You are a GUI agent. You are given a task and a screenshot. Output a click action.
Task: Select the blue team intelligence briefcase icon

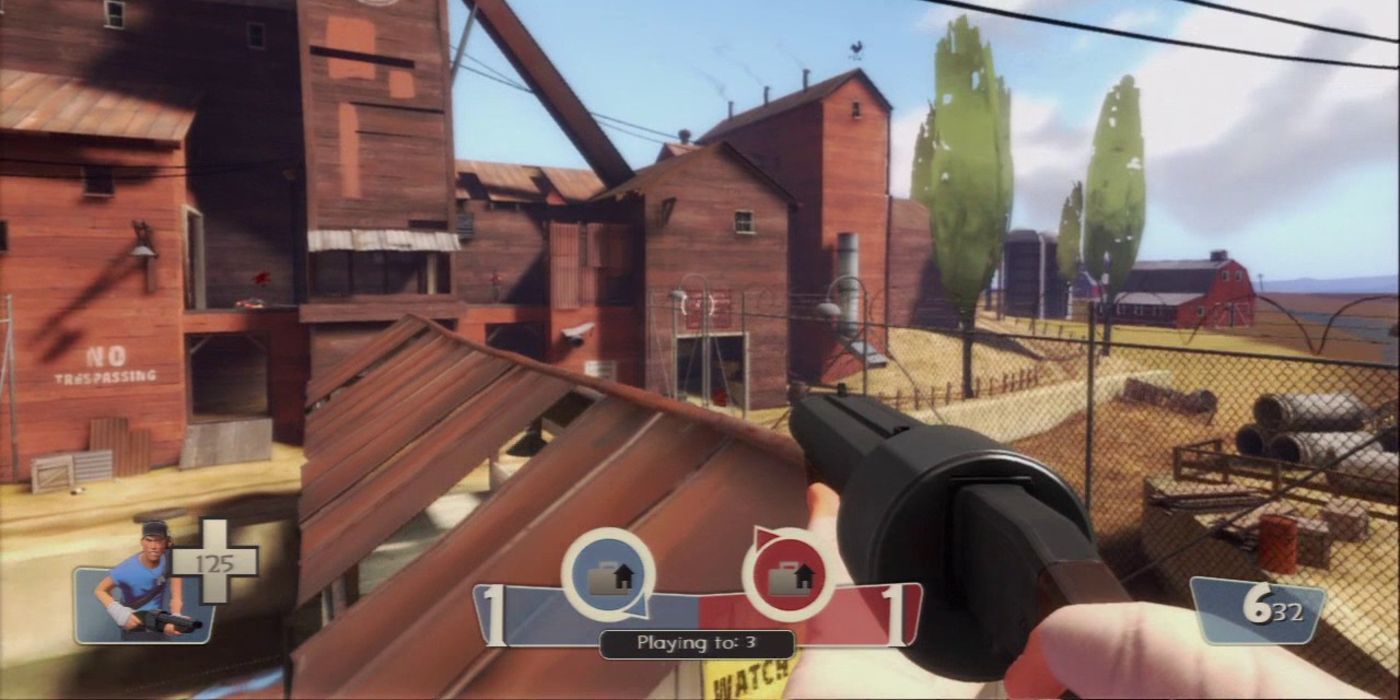pyautogui.click(x=608, y=576)
